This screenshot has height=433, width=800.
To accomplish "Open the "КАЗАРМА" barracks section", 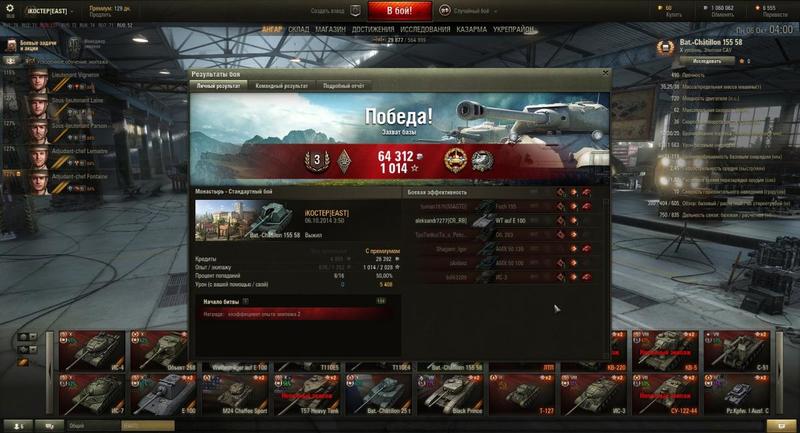I will point(471,30).
